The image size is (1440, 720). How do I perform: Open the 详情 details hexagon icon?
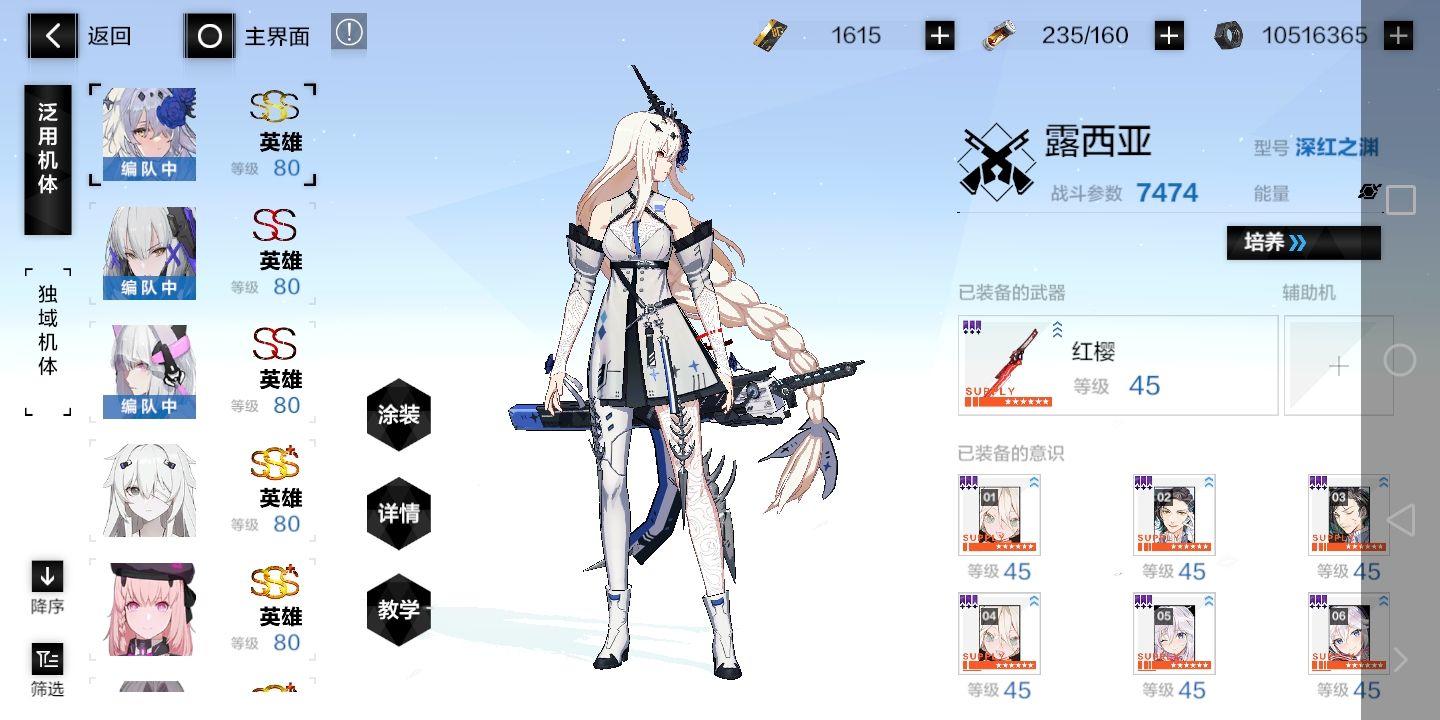click(x=398, y=512)
